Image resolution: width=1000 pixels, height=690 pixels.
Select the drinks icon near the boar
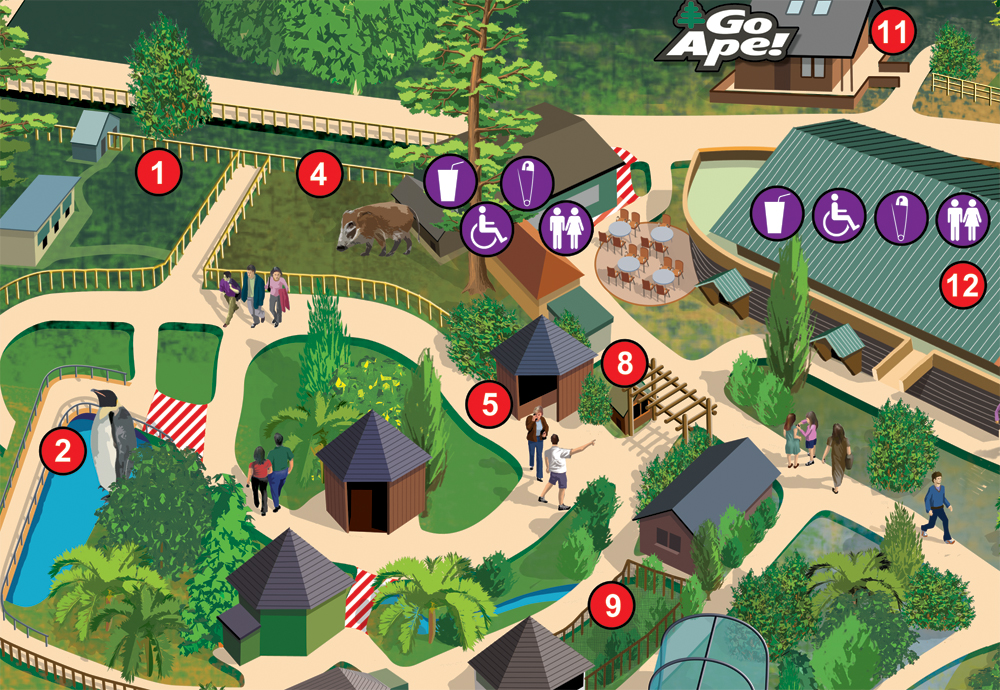pos(444,182)
